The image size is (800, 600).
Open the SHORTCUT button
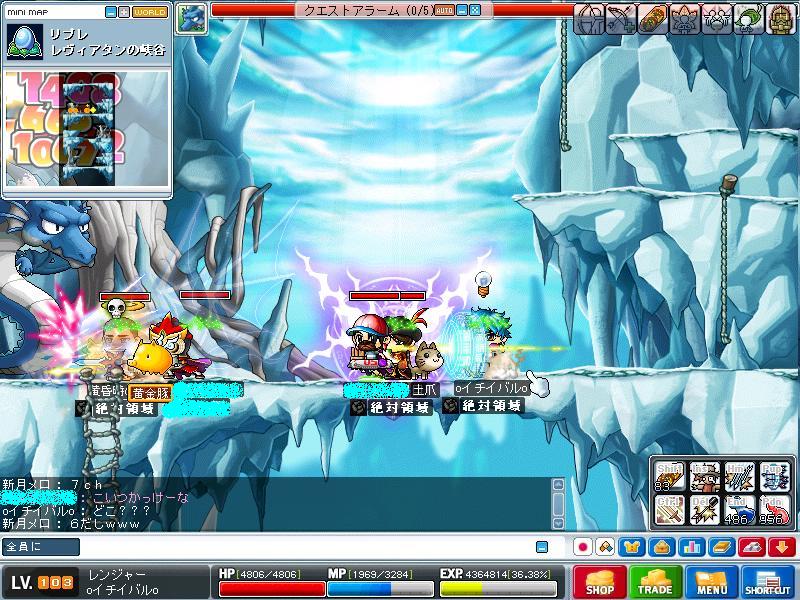[768, 582]
